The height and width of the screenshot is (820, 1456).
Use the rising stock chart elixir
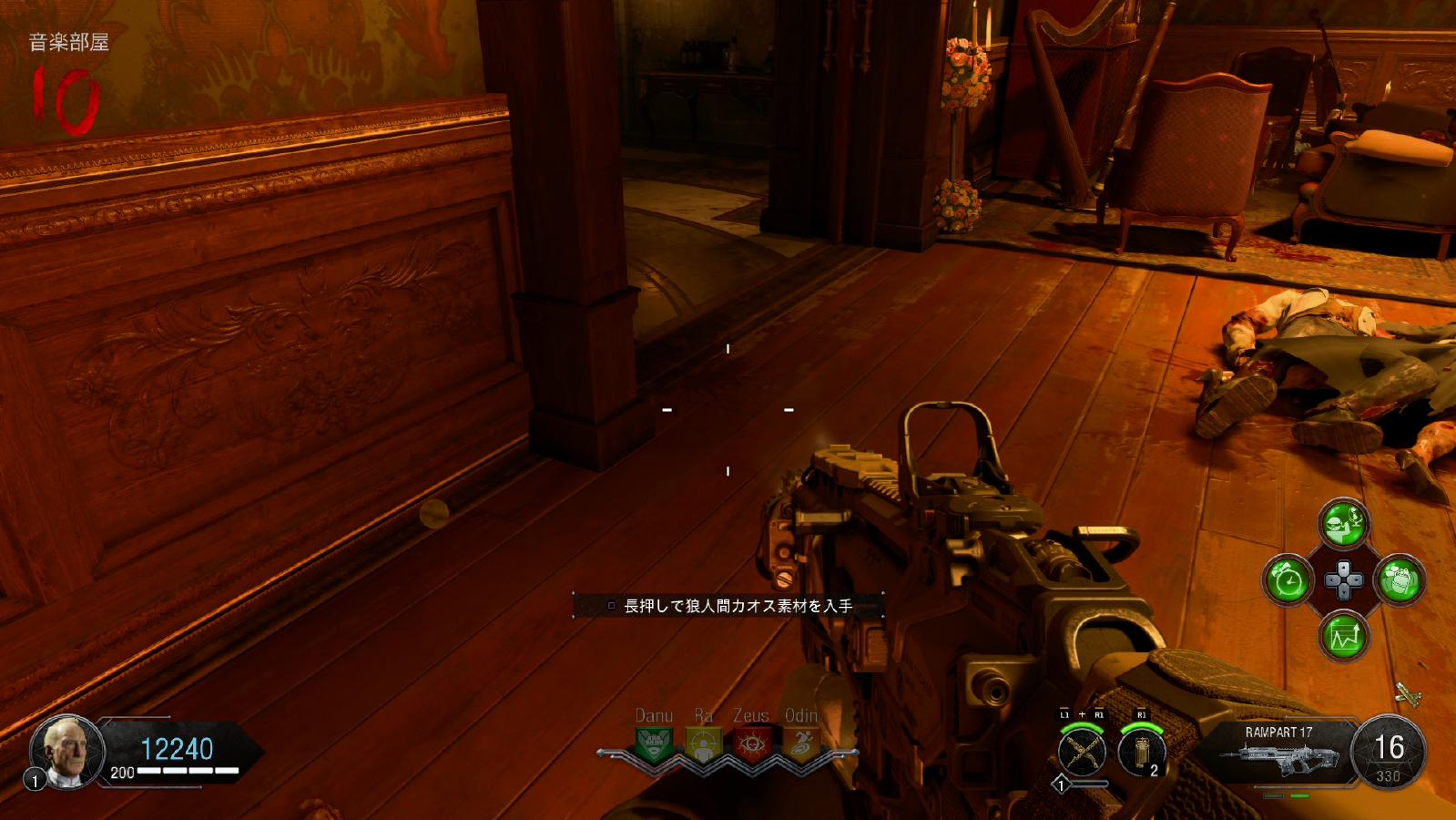1343,635
